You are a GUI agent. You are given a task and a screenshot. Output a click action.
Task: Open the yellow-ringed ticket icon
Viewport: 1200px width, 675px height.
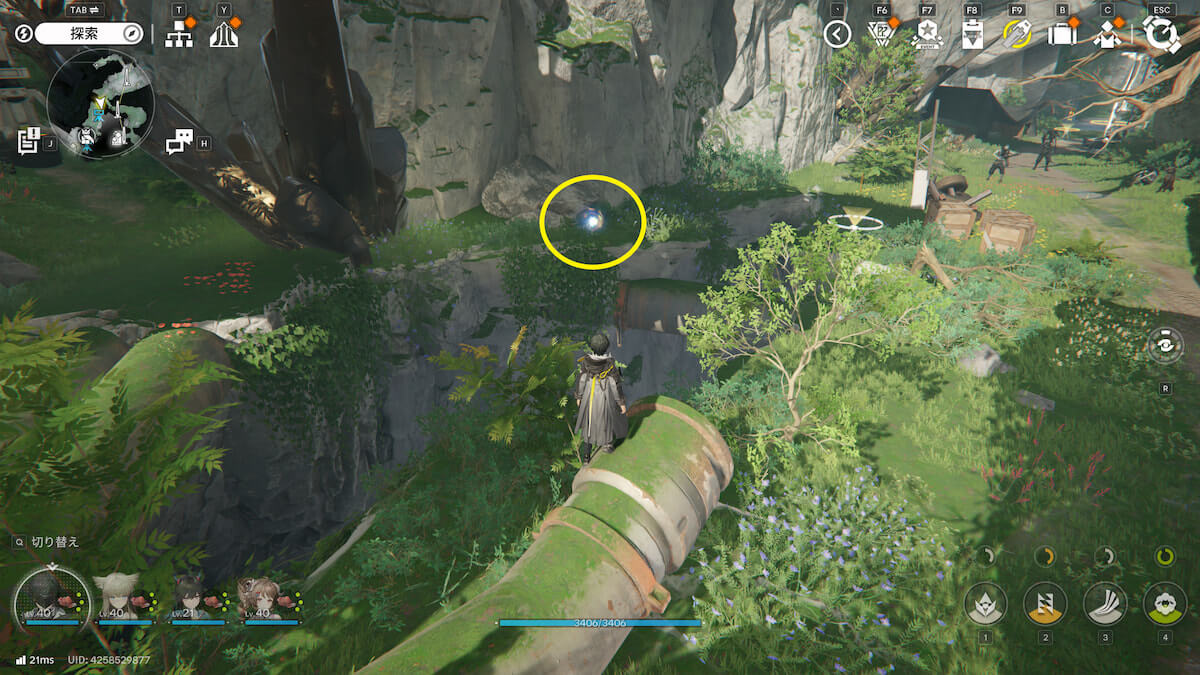(1017, 35)
